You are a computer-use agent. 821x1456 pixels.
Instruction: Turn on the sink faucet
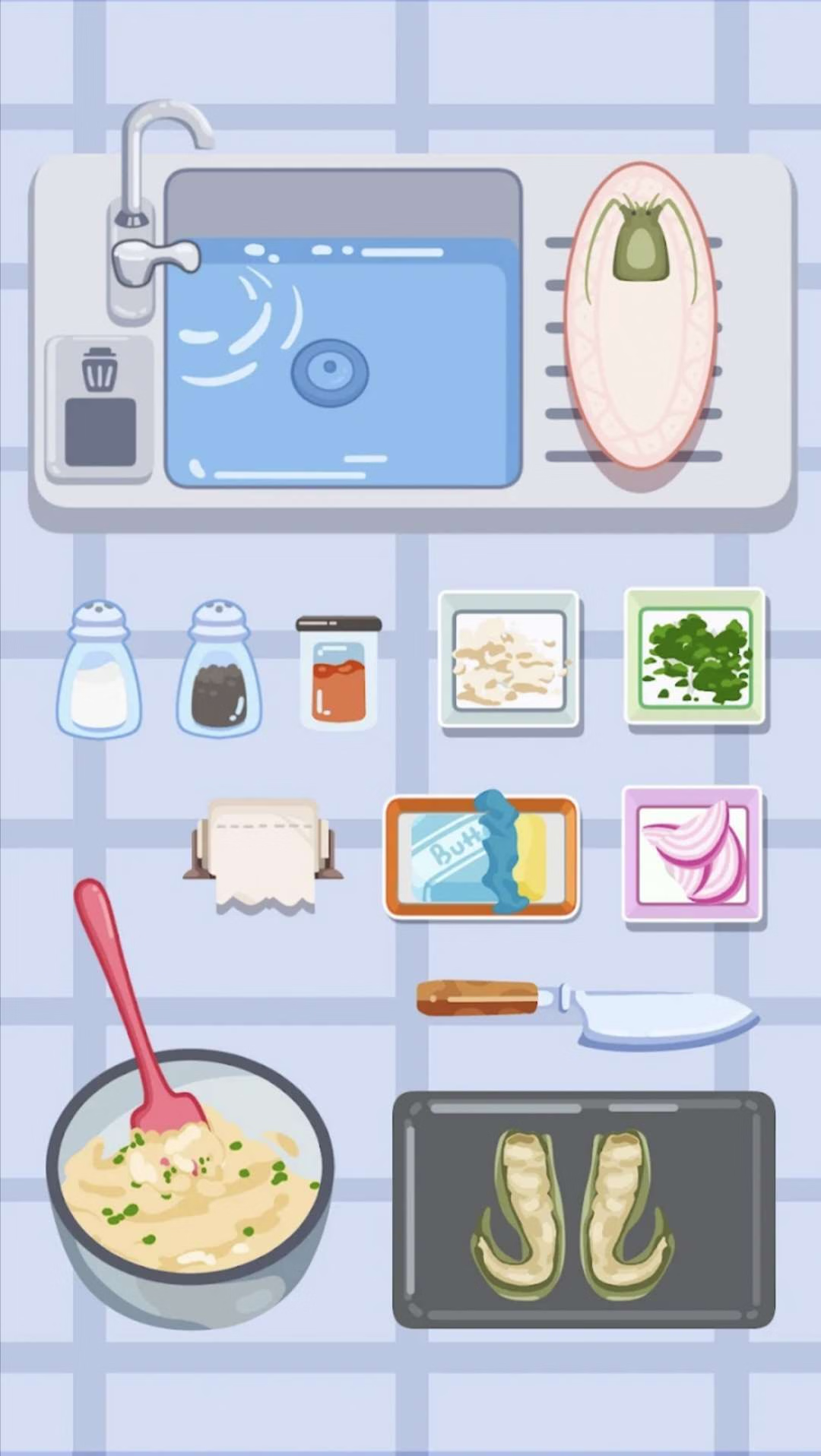(154, 257)
